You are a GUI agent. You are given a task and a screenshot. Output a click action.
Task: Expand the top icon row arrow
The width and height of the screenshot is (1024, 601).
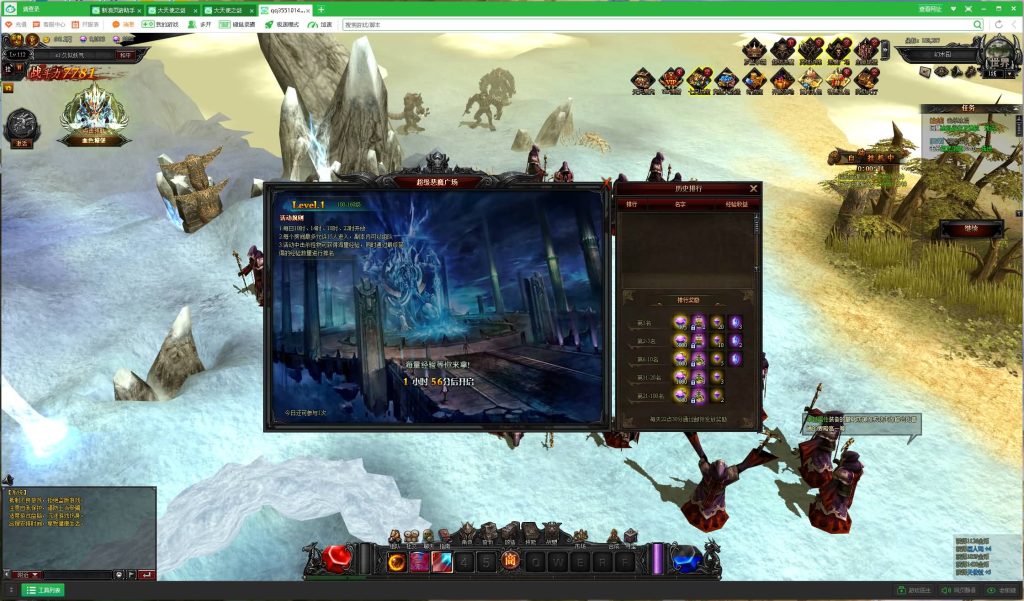point(884,50)
